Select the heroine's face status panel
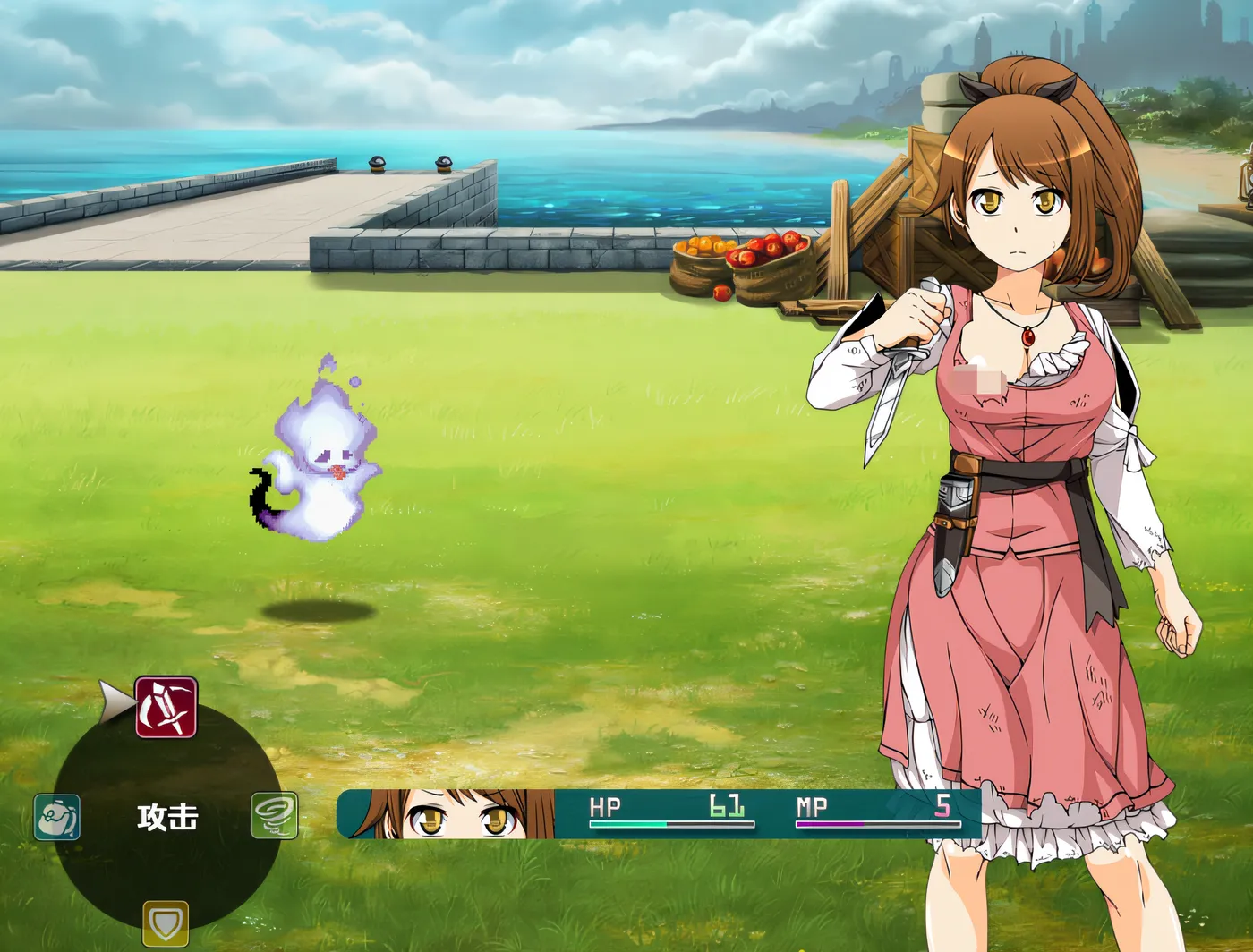1253x952 pixels. [x=447, y=814]
